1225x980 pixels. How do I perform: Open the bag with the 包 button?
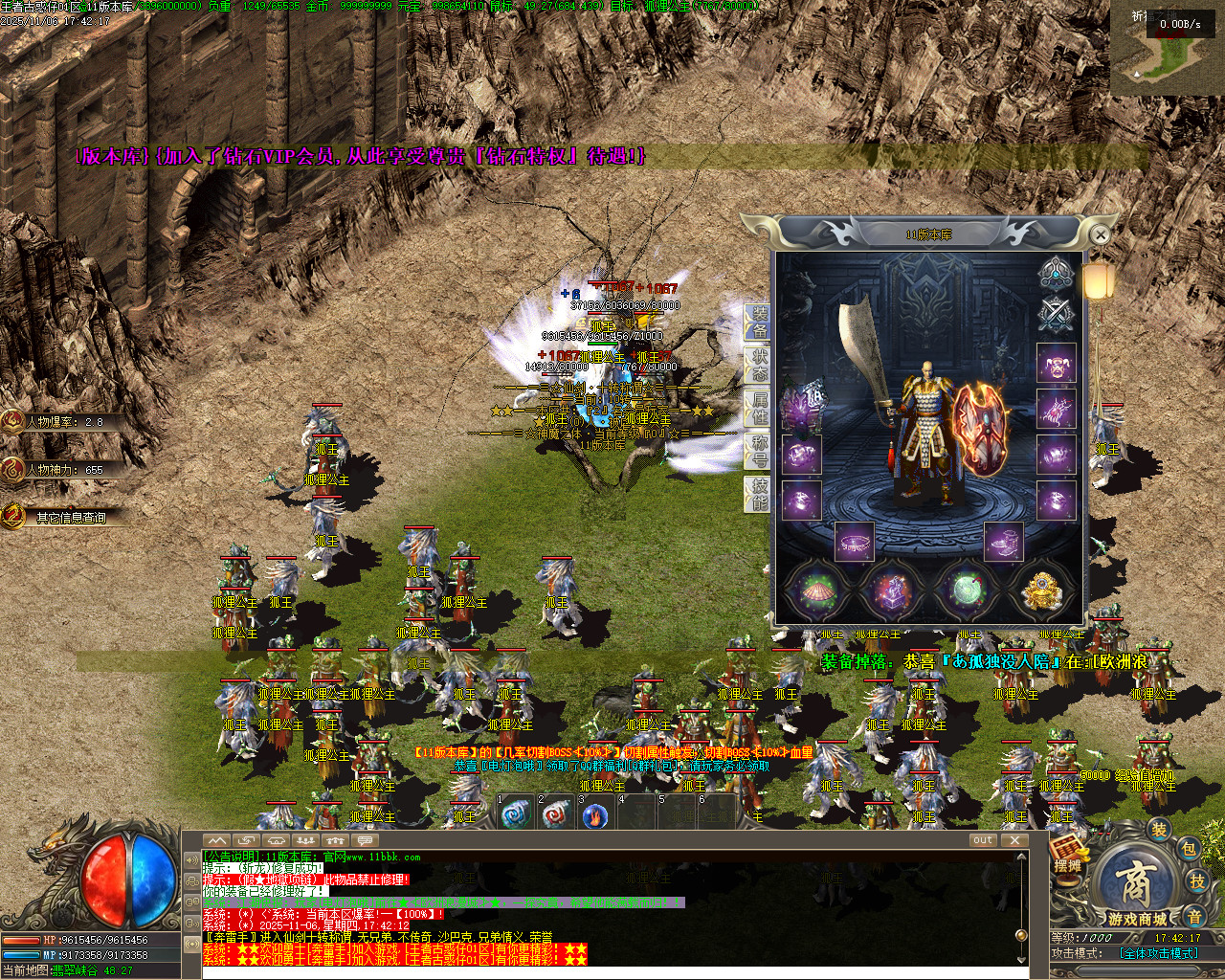[x=1188, y=849]
